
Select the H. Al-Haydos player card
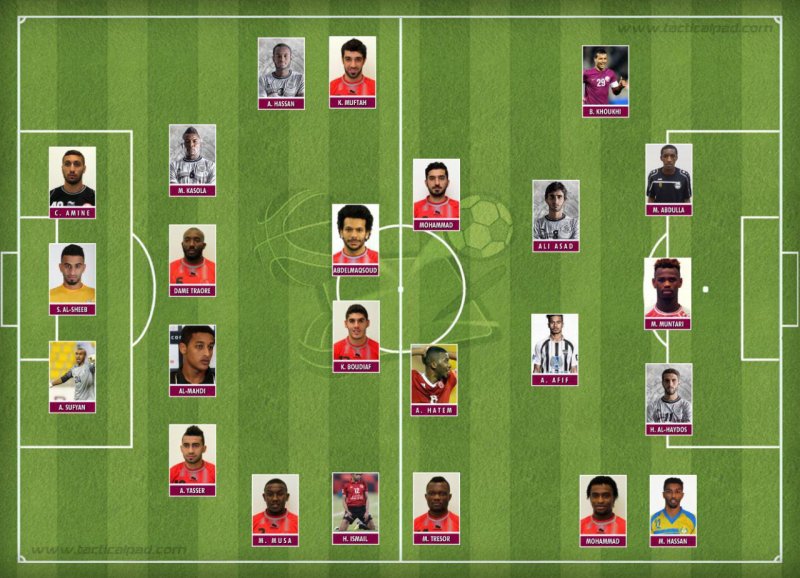tap(668, 398)
